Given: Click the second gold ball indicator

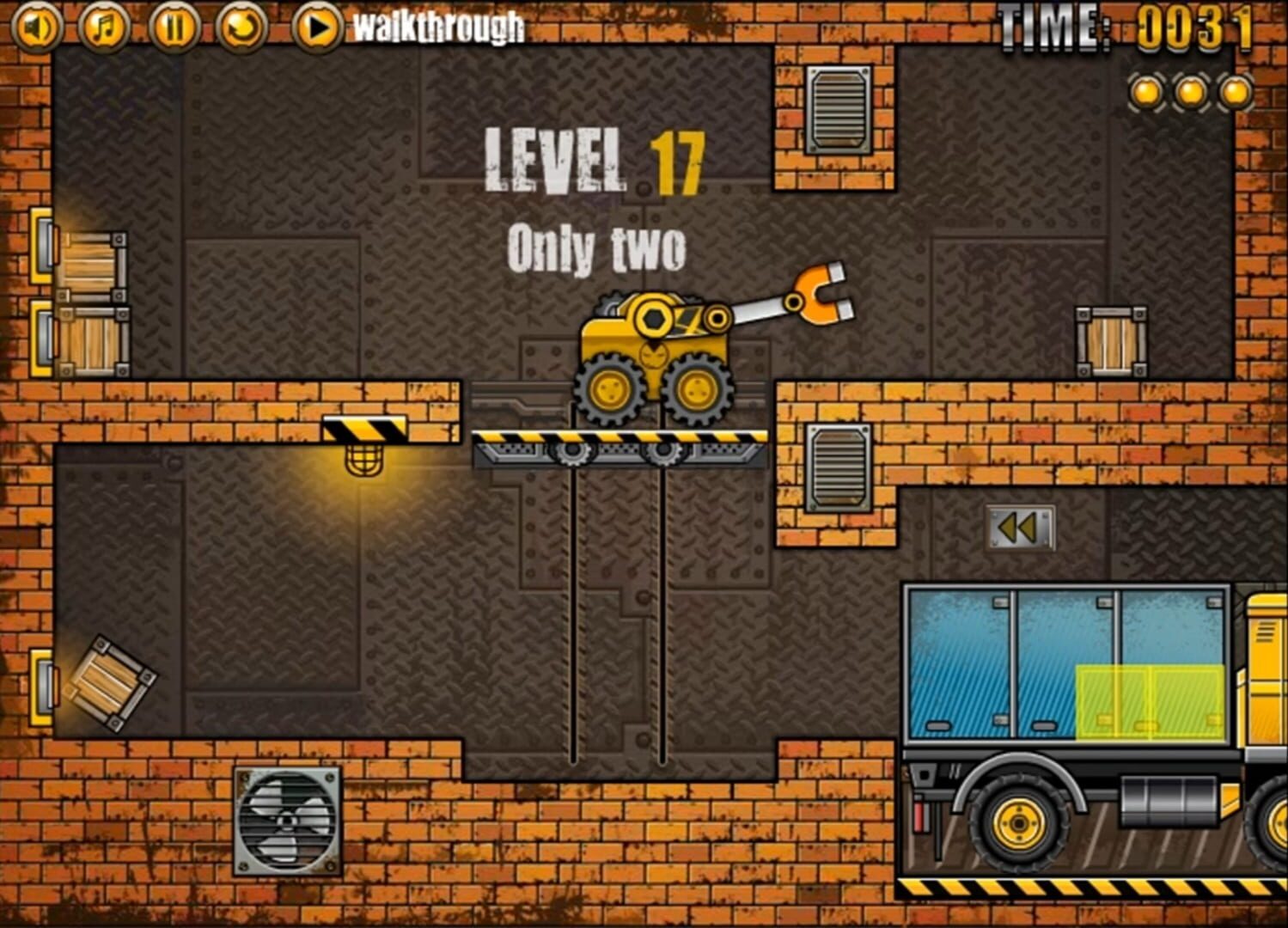Looking at the screenshot, I should [1191, 93].
